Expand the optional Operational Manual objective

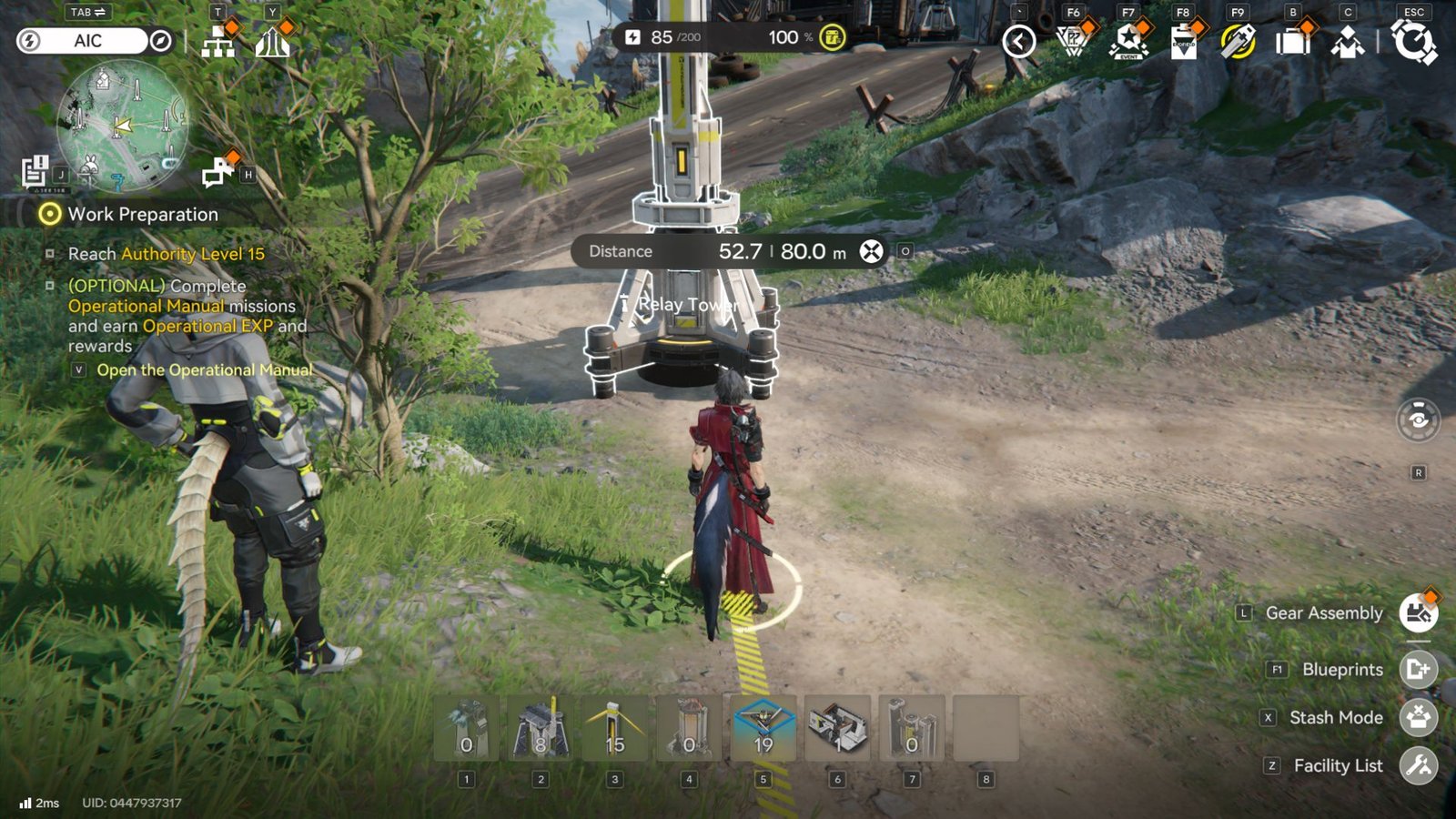pyautogui.click(x=52, y=287)
